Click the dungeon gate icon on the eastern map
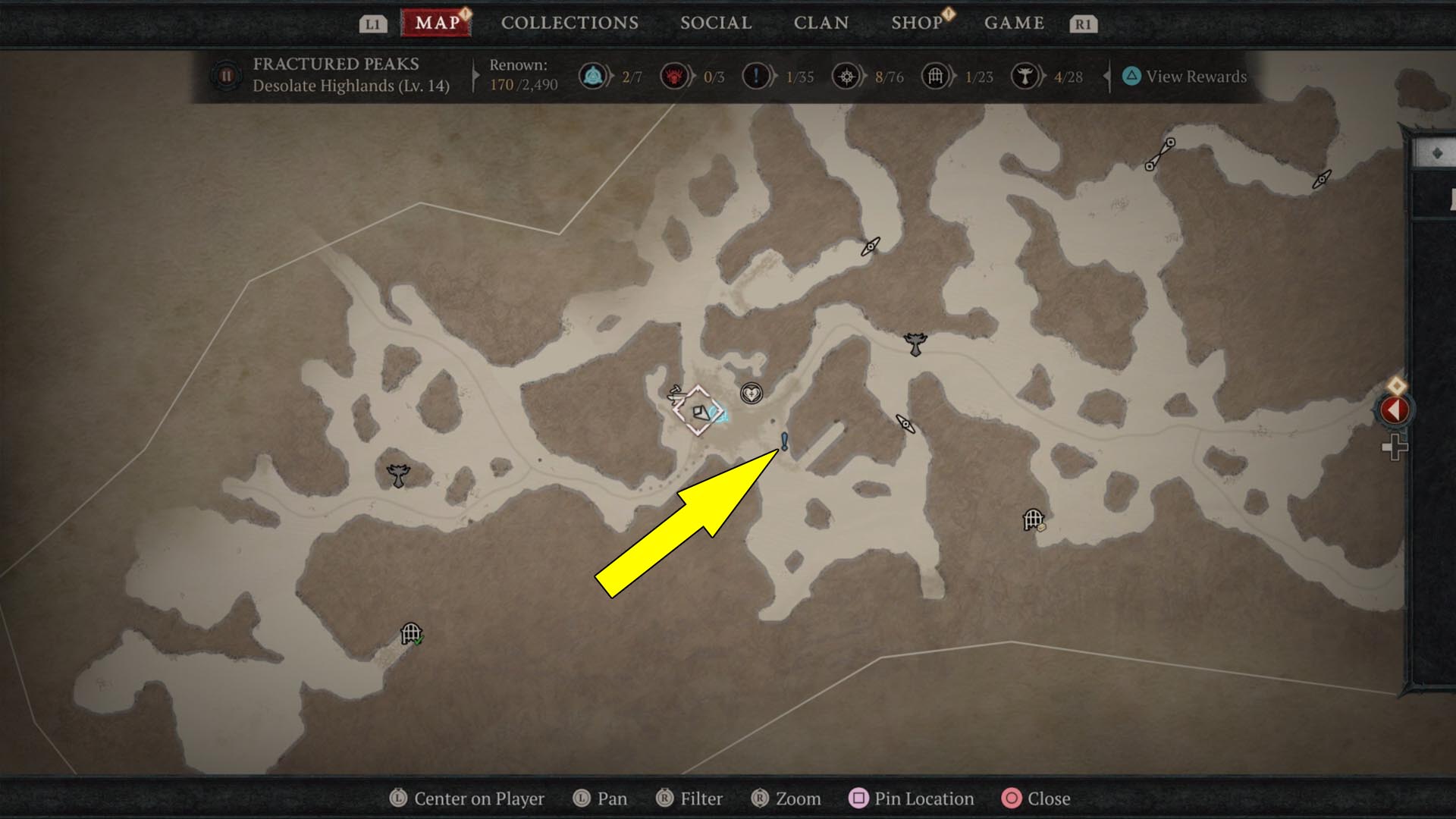Image resolution: width=1456 pixels, height=819 pixels. (1031, 519)
